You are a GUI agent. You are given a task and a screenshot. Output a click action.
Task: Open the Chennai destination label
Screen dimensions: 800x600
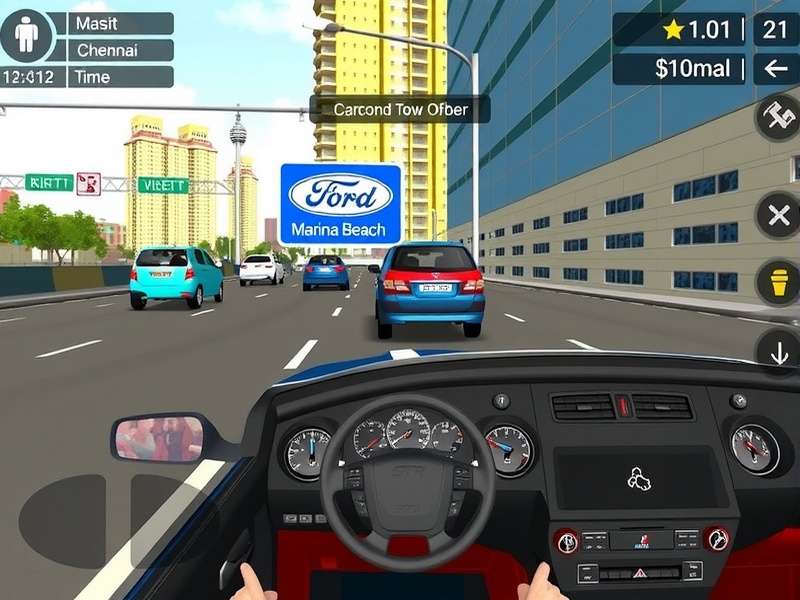pos(120,50)
